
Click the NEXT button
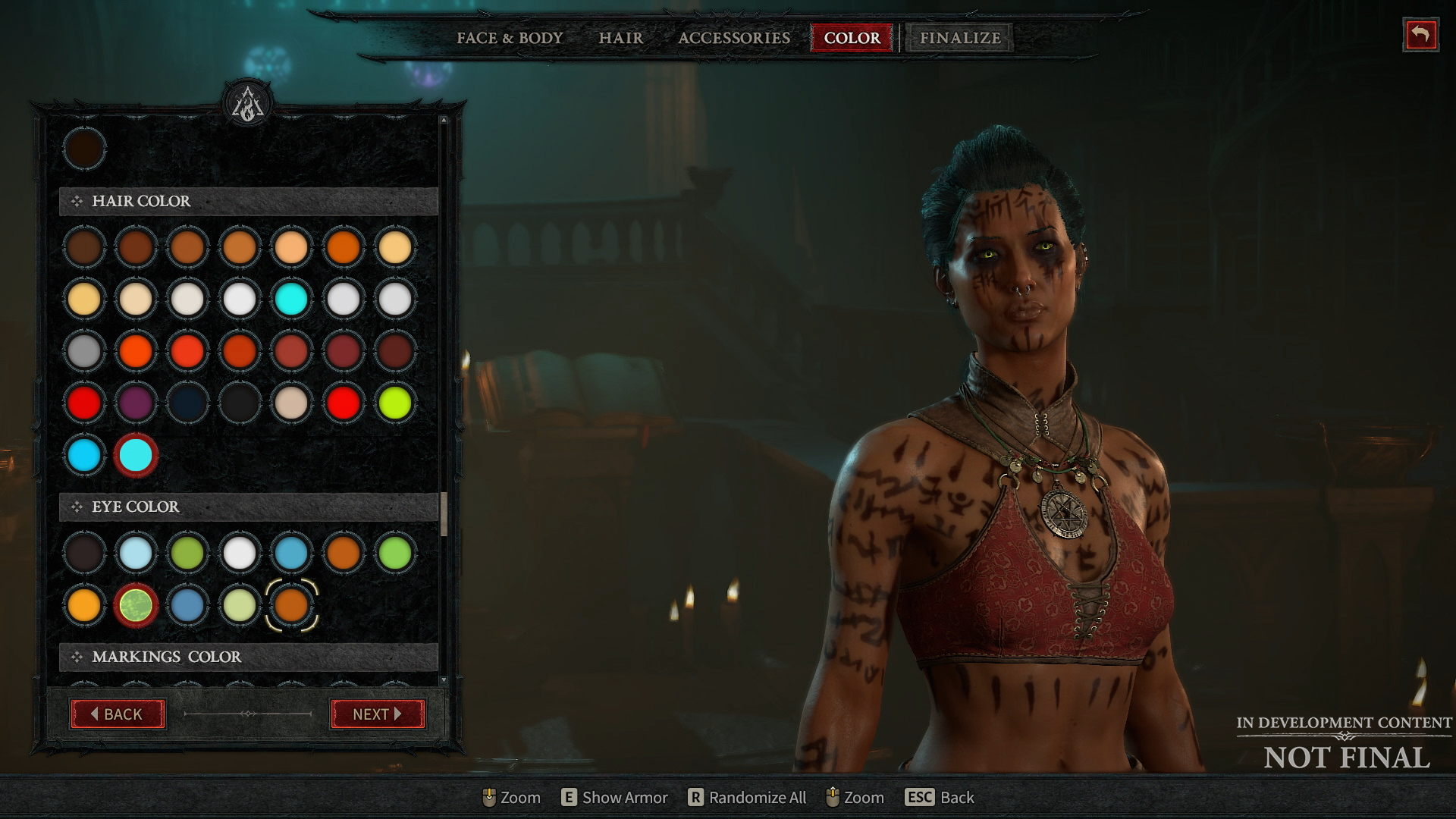(x=378, y=714)
